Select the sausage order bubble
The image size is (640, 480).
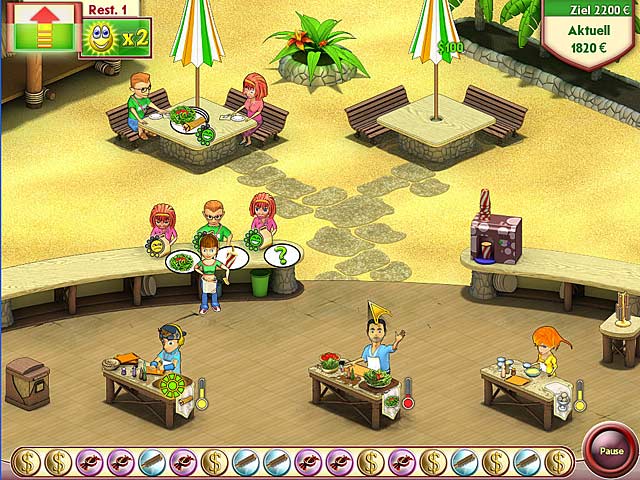(x=231, y=260)
